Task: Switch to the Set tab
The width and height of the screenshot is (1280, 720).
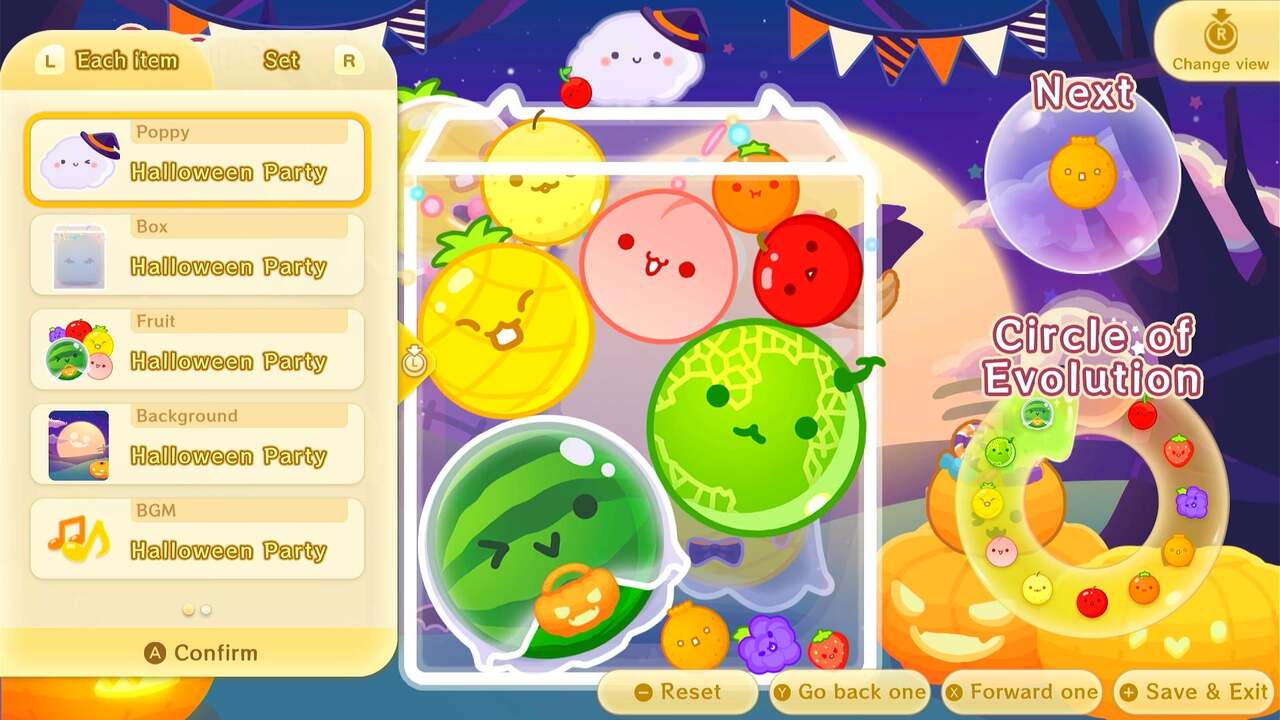Action: (280, 60)
